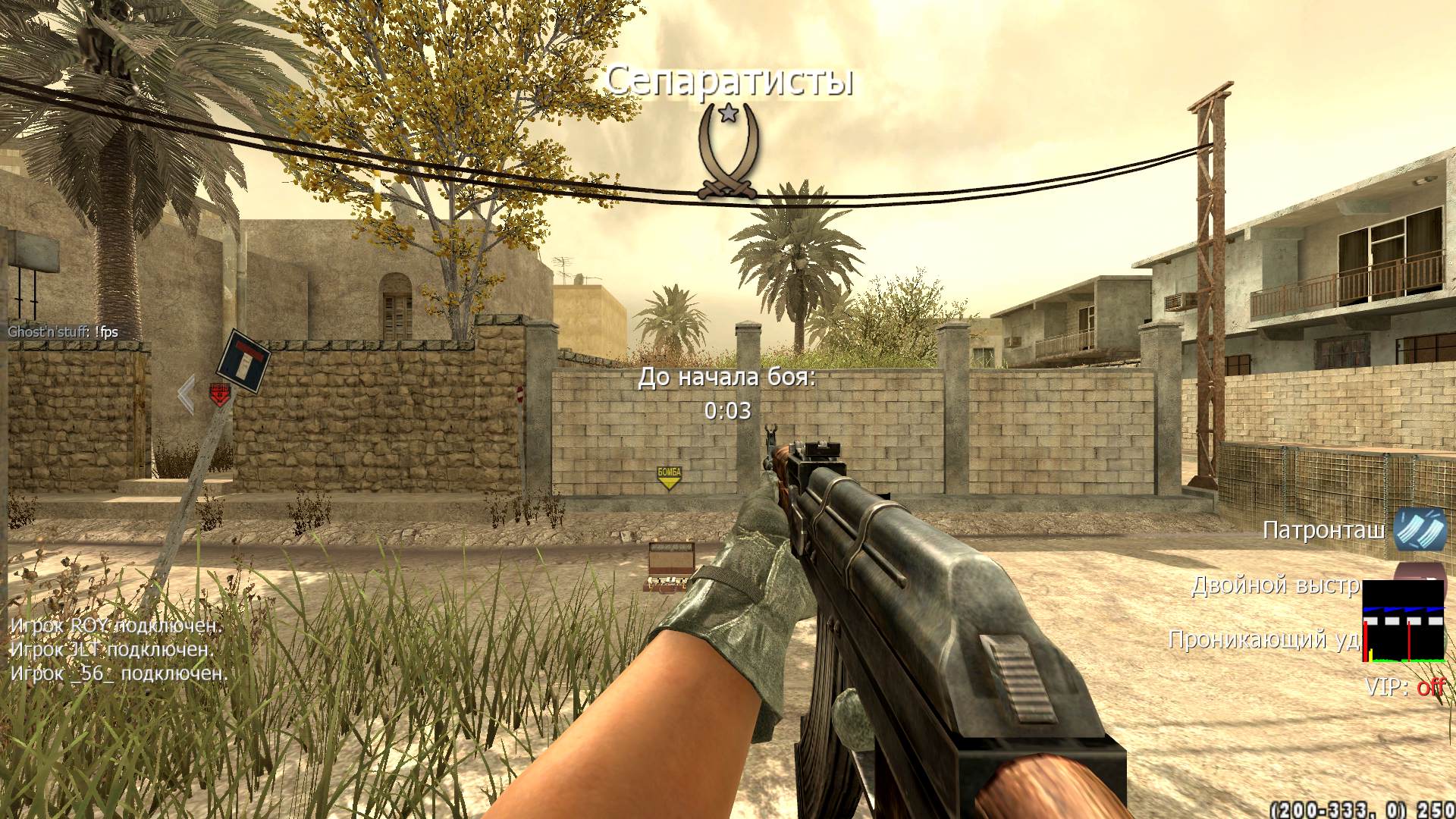Click the Ghost'n'stuff chat message

[x=63, y=331]
